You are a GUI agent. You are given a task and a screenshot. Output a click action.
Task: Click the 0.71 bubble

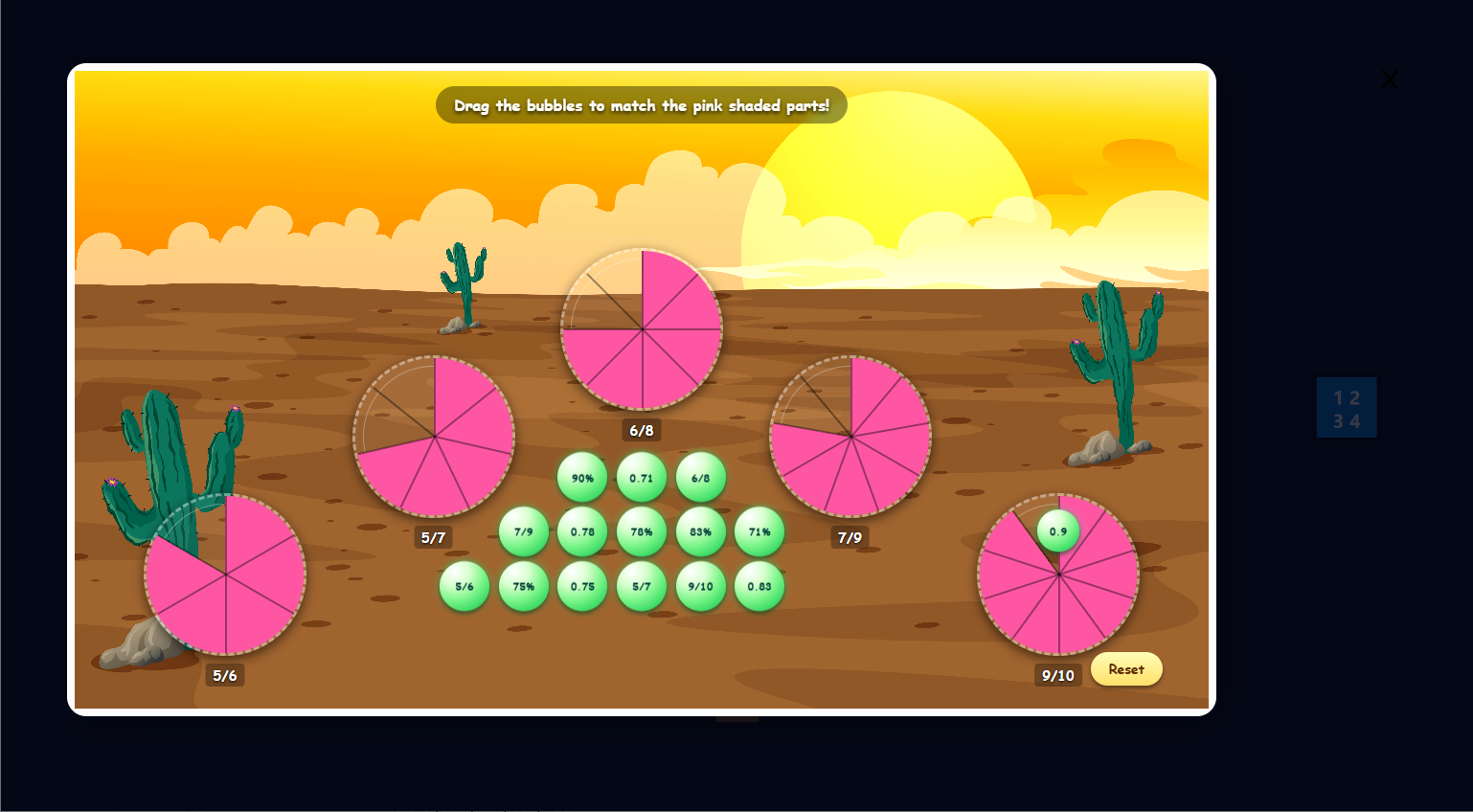tap(642, 476)
